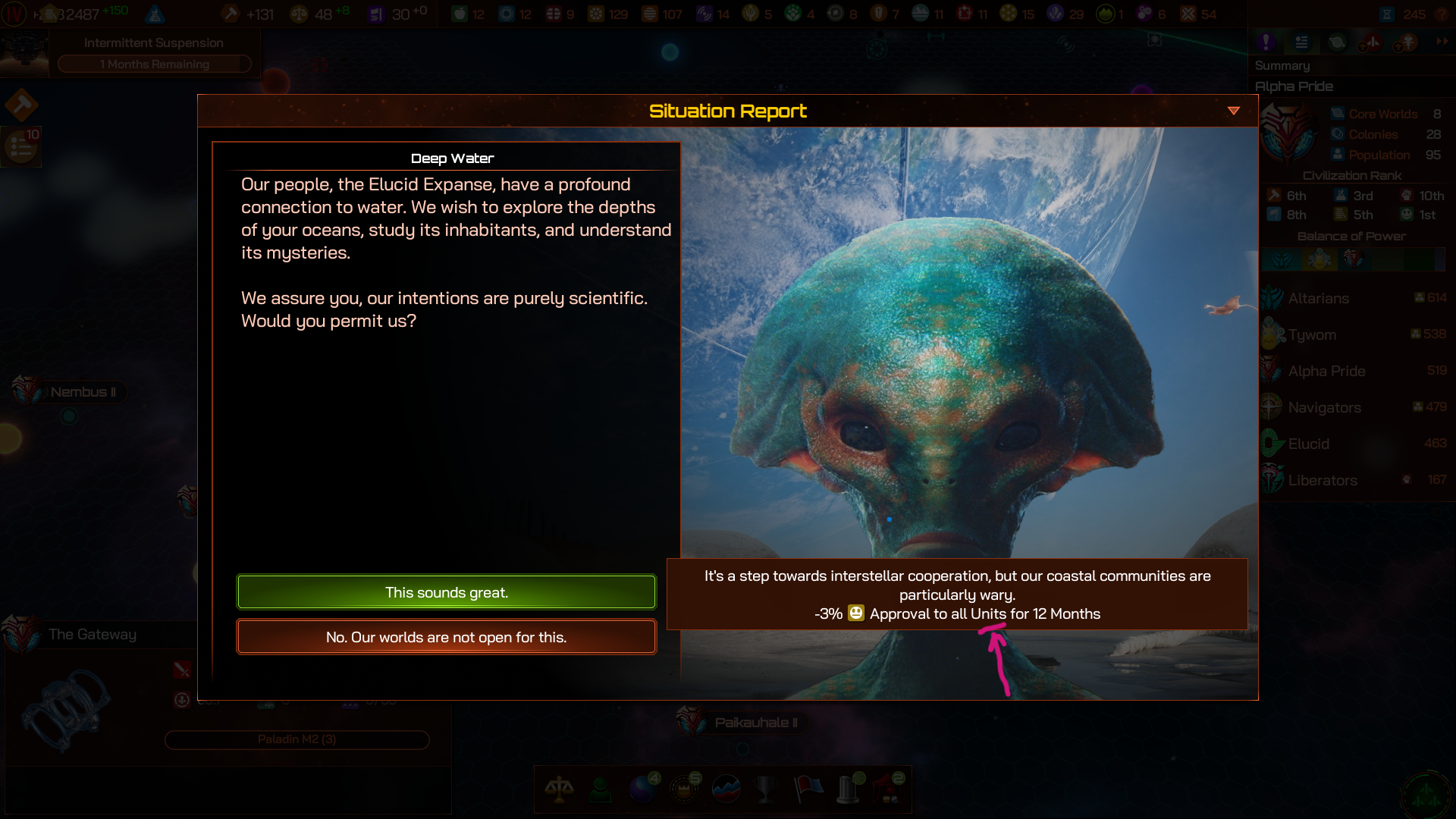Select the Tywom civilization row
The image size is (1456, 819).
coord(1354,334)
